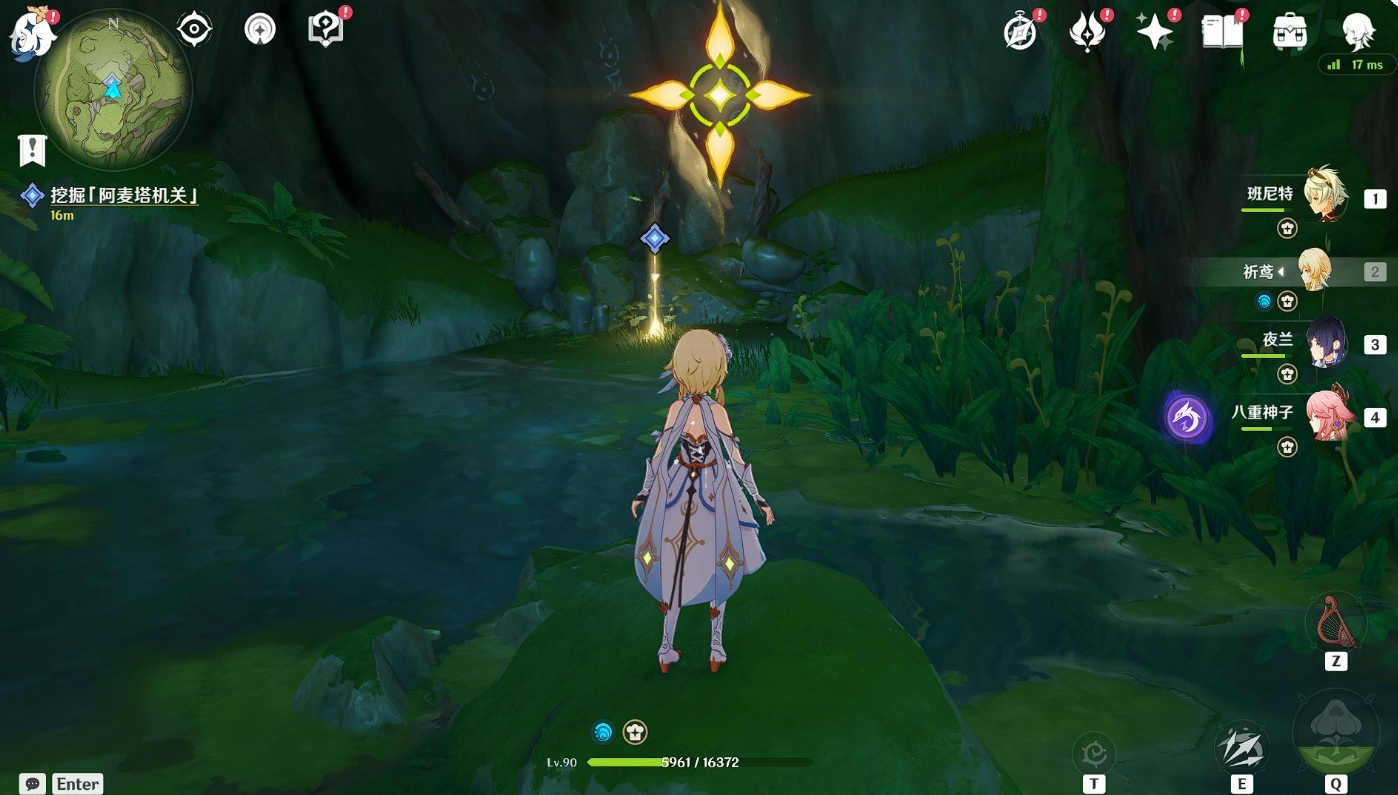Image resolution: width=1398 pixels, height=795 pixels.
Task: Open the compass icon in the top bar
Action: pos(1020,32)
